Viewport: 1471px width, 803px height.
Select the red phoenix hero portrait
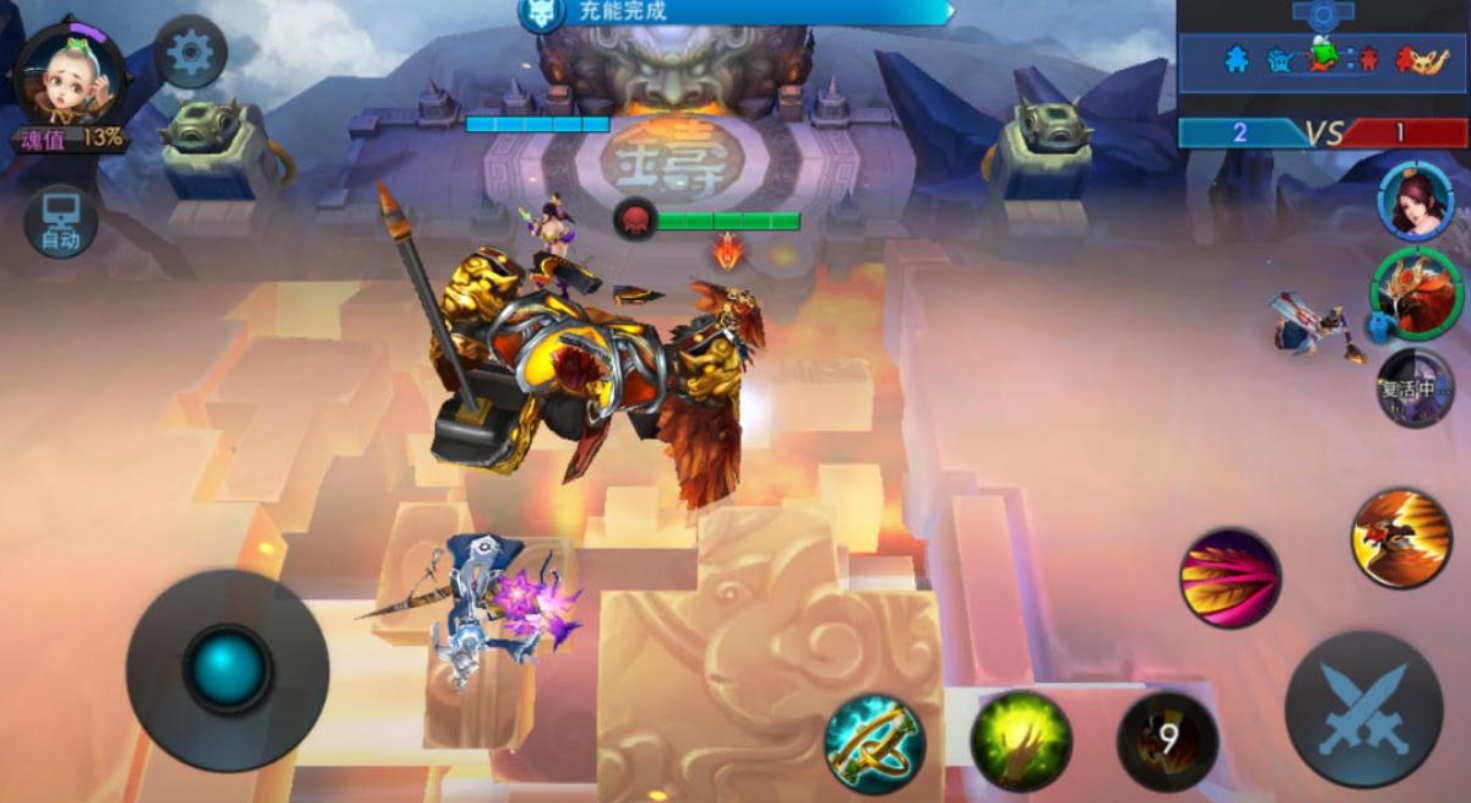1416,294
